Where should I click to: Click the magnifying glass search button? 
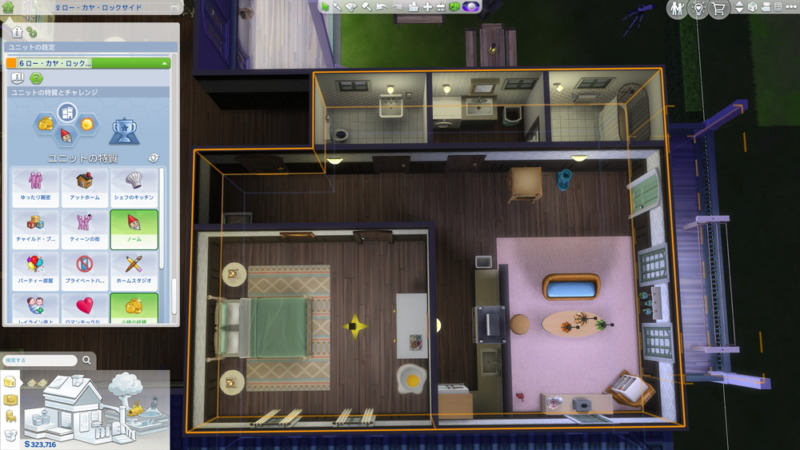(87, 360)
